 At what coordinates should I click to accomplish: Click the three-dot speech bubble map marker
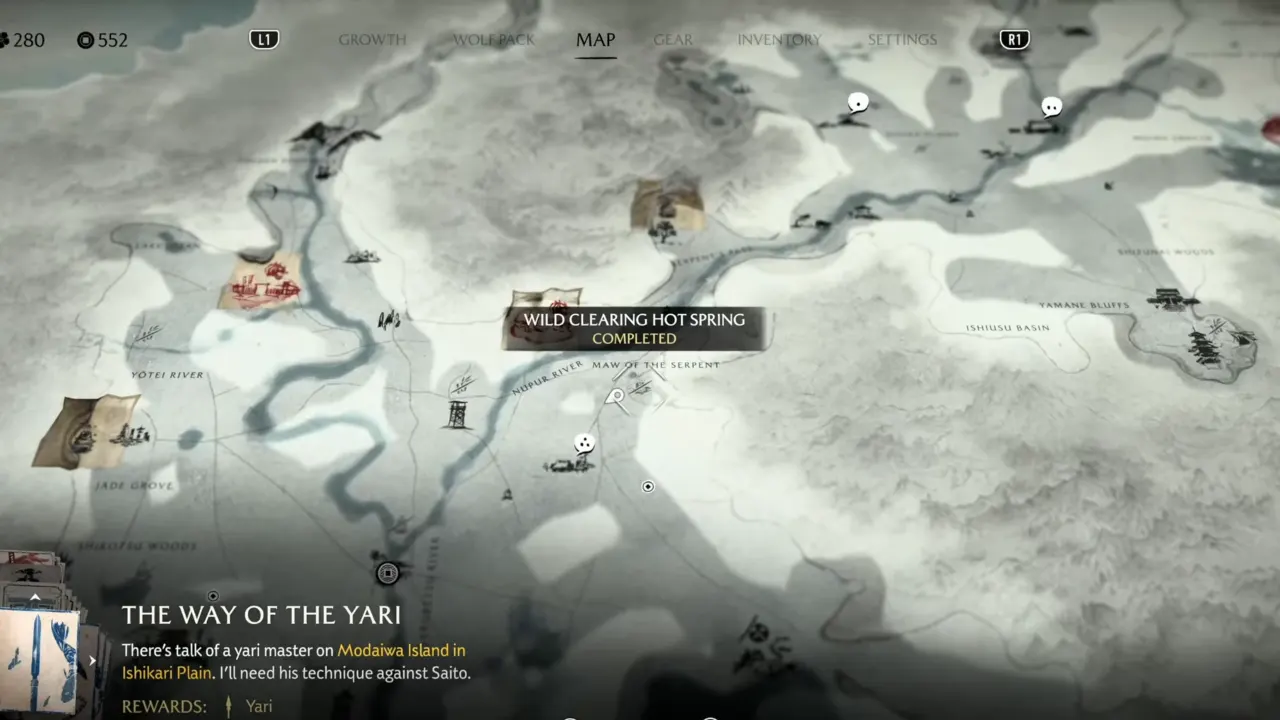(x=584, y=443)
